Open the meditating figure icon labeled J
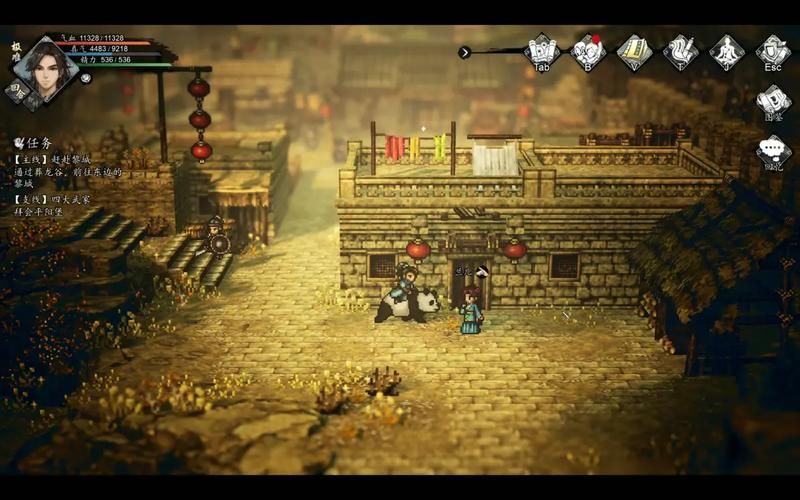Viewport: 800px width, 500px height. [727, 50]
